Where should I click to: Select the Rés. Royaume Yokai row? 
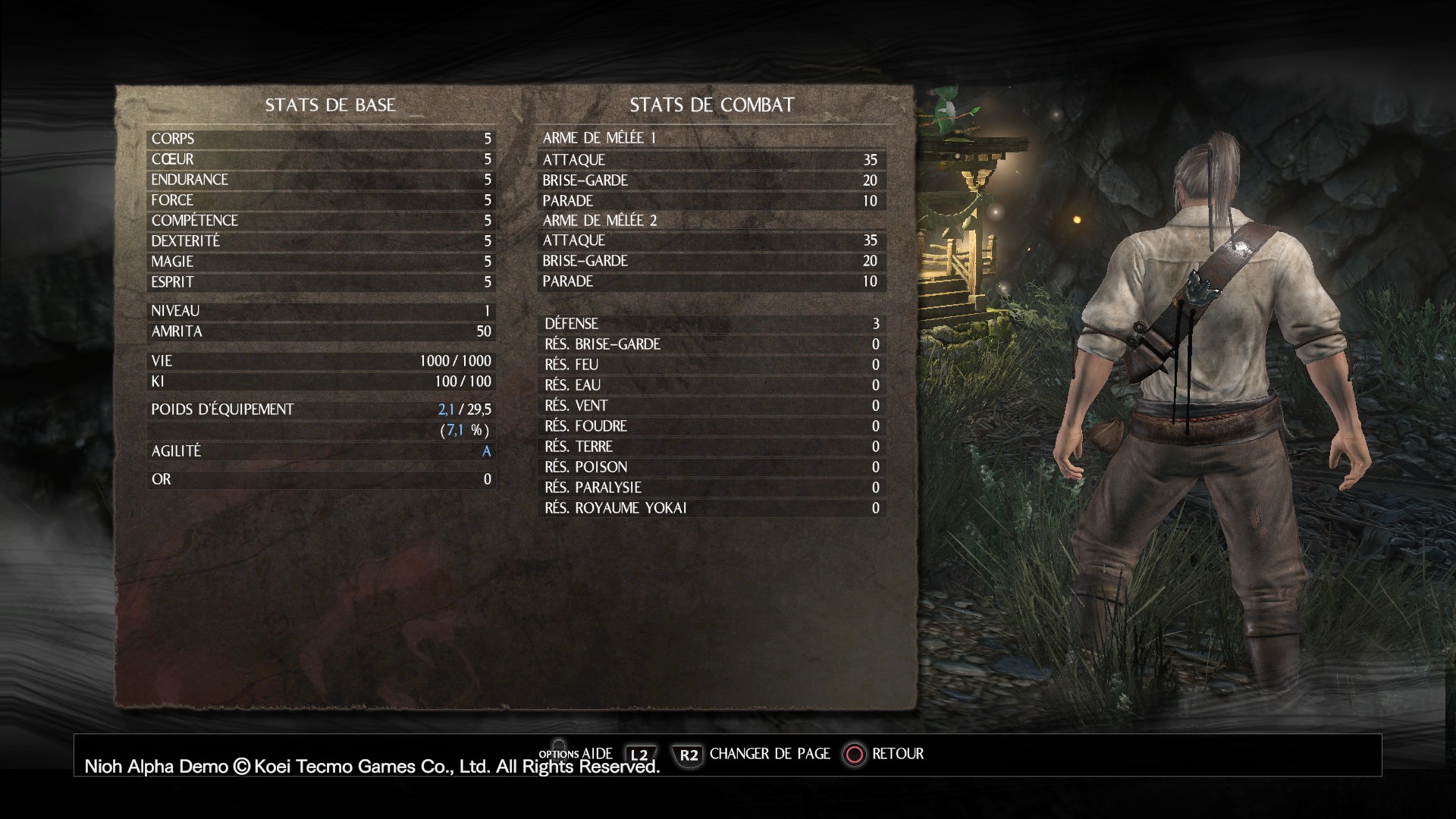coord(711,508)
